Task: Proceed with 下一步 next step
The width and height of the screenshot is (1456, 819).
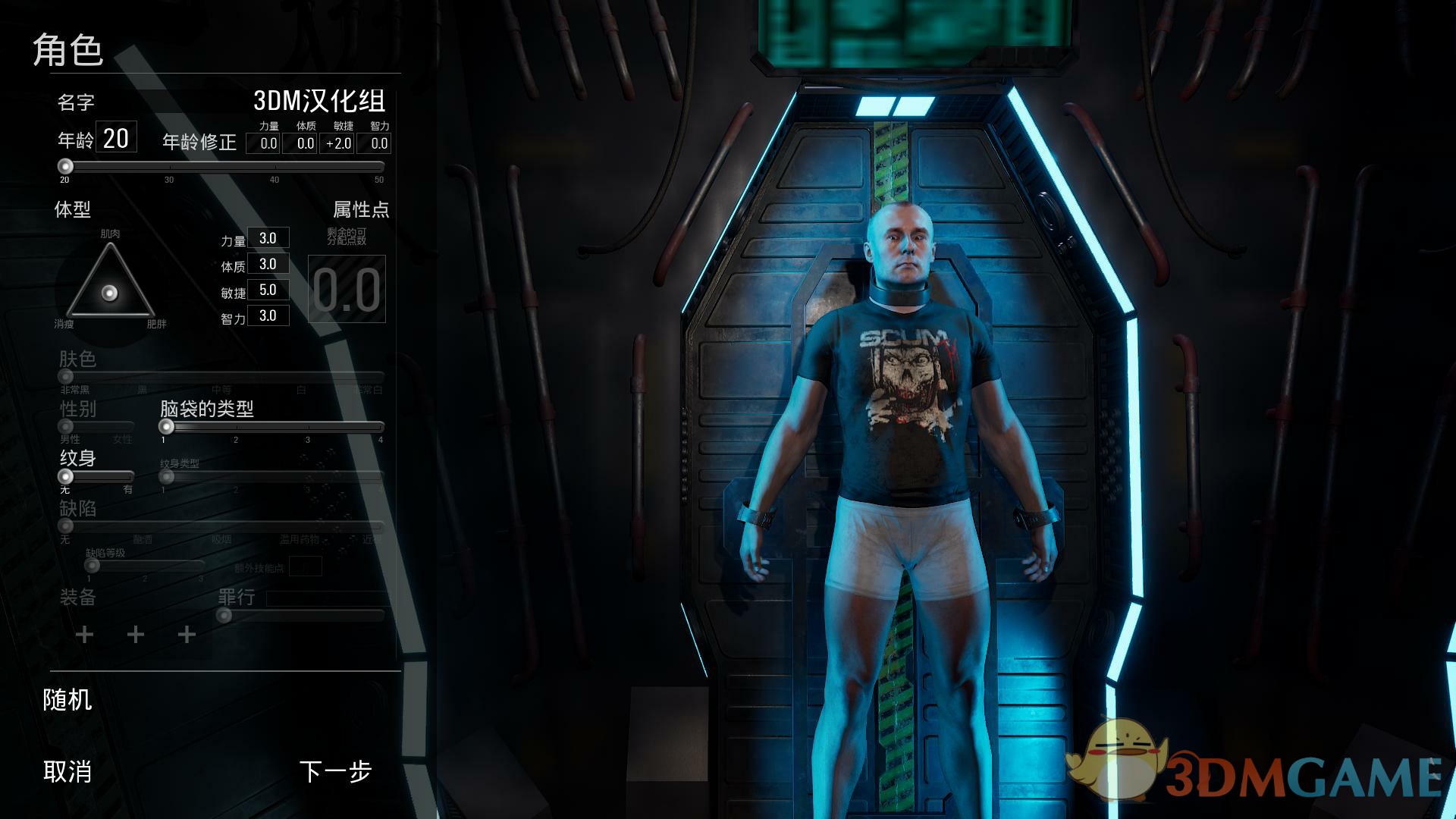Action: (x=335, y=772)
